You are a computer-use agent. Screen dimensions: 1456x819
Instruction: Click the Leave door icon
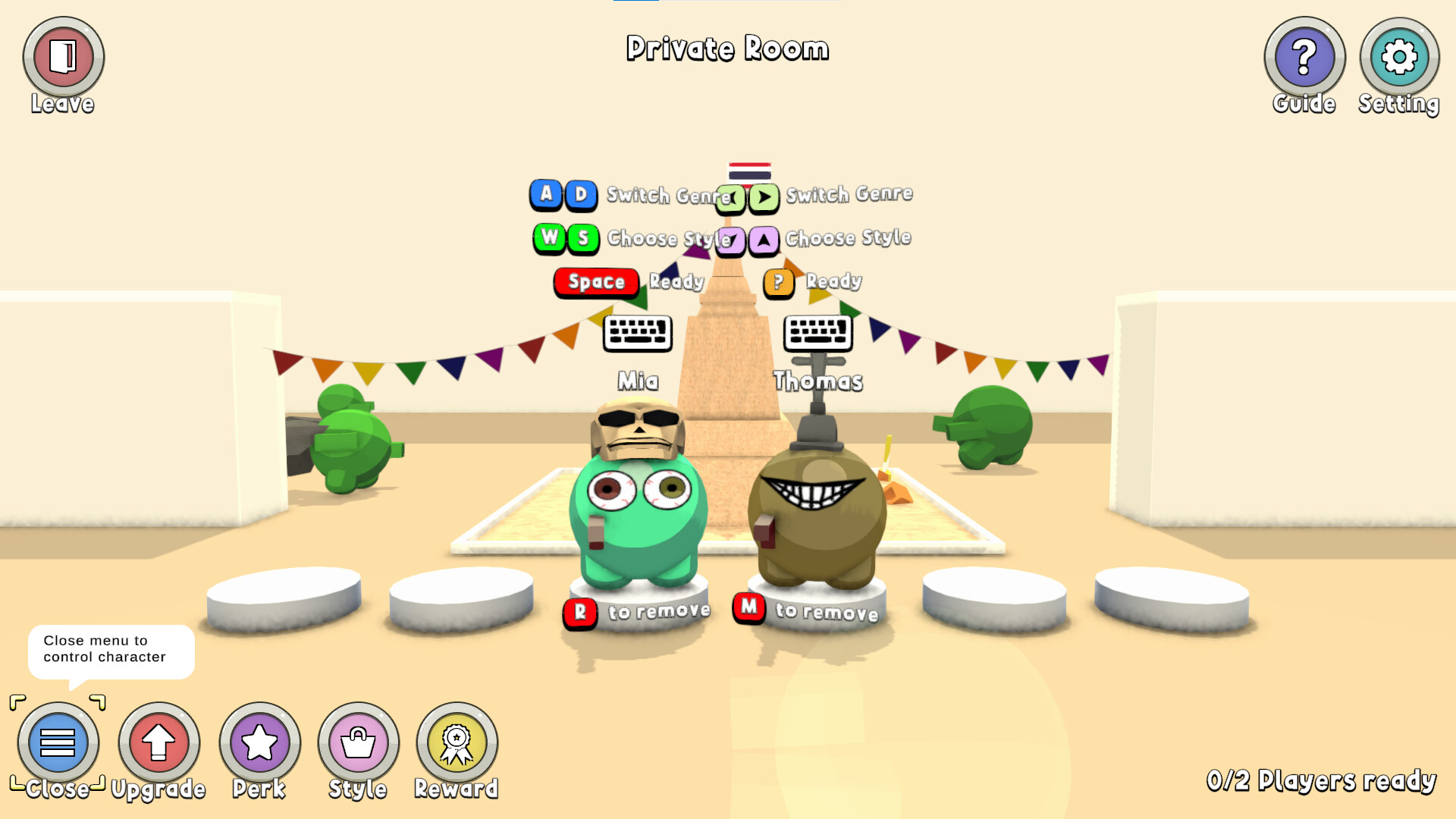click(64, 55)
